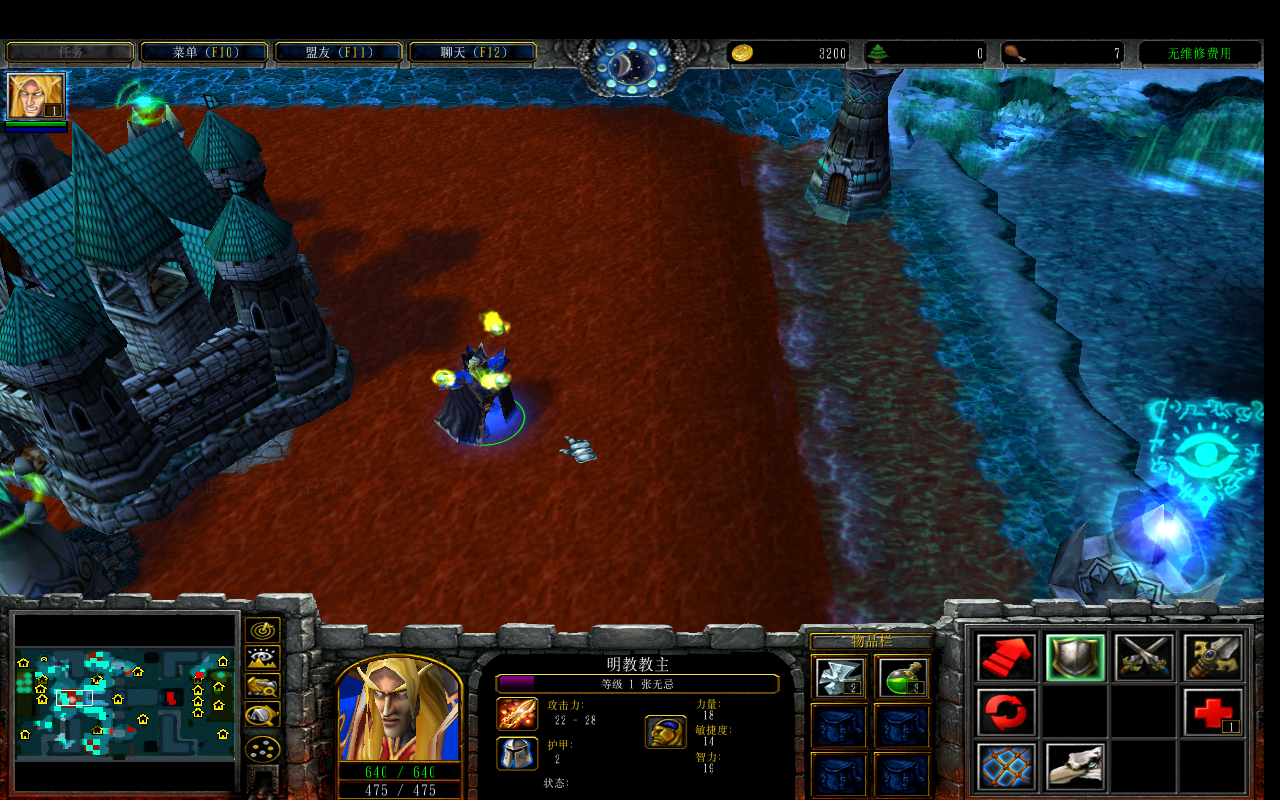Select the red arrow move command
Image resolution: width=1280 pixels, height=800 pixels.
click(x=1006, y=657)
